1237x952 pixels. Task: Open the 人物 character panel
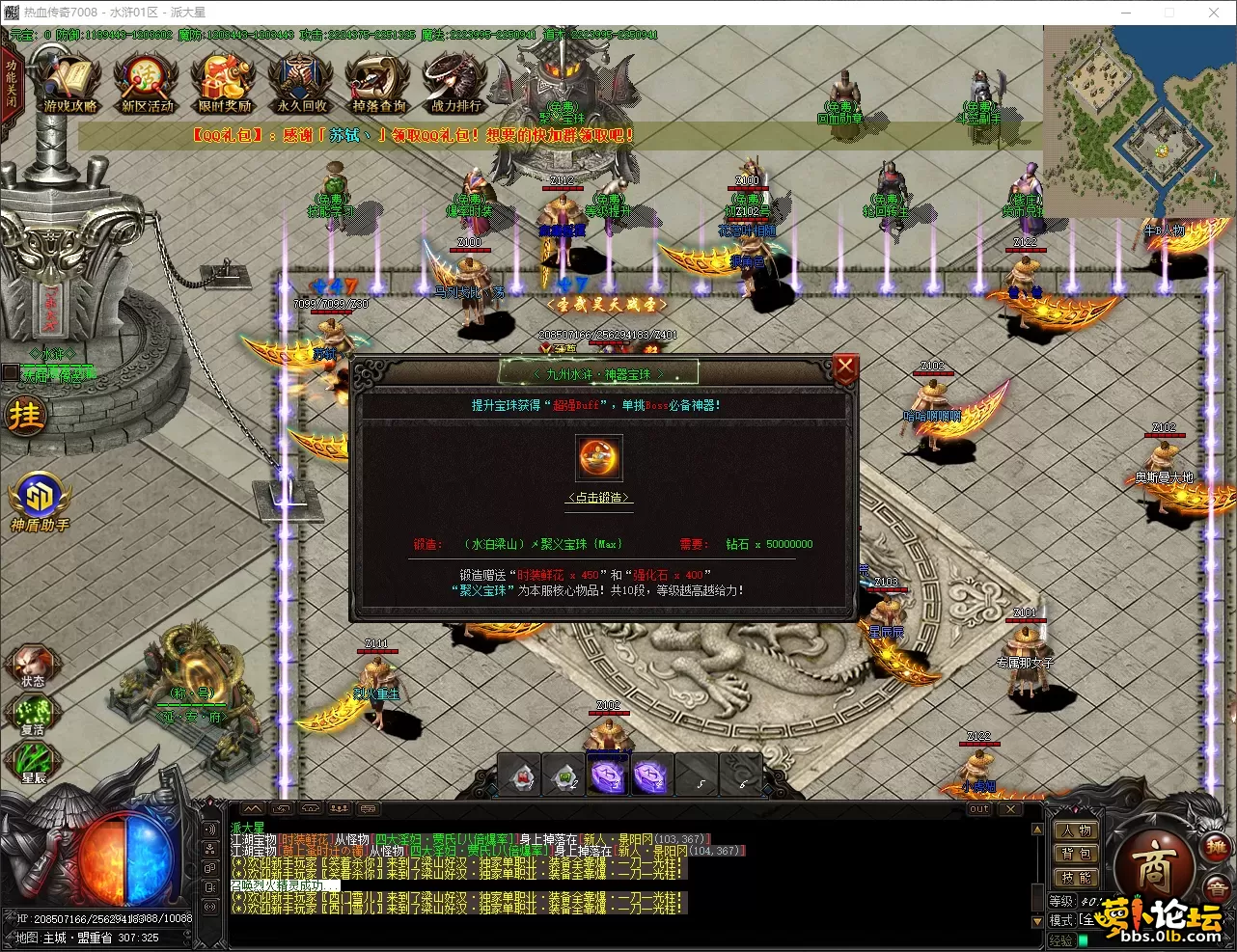1075,830
